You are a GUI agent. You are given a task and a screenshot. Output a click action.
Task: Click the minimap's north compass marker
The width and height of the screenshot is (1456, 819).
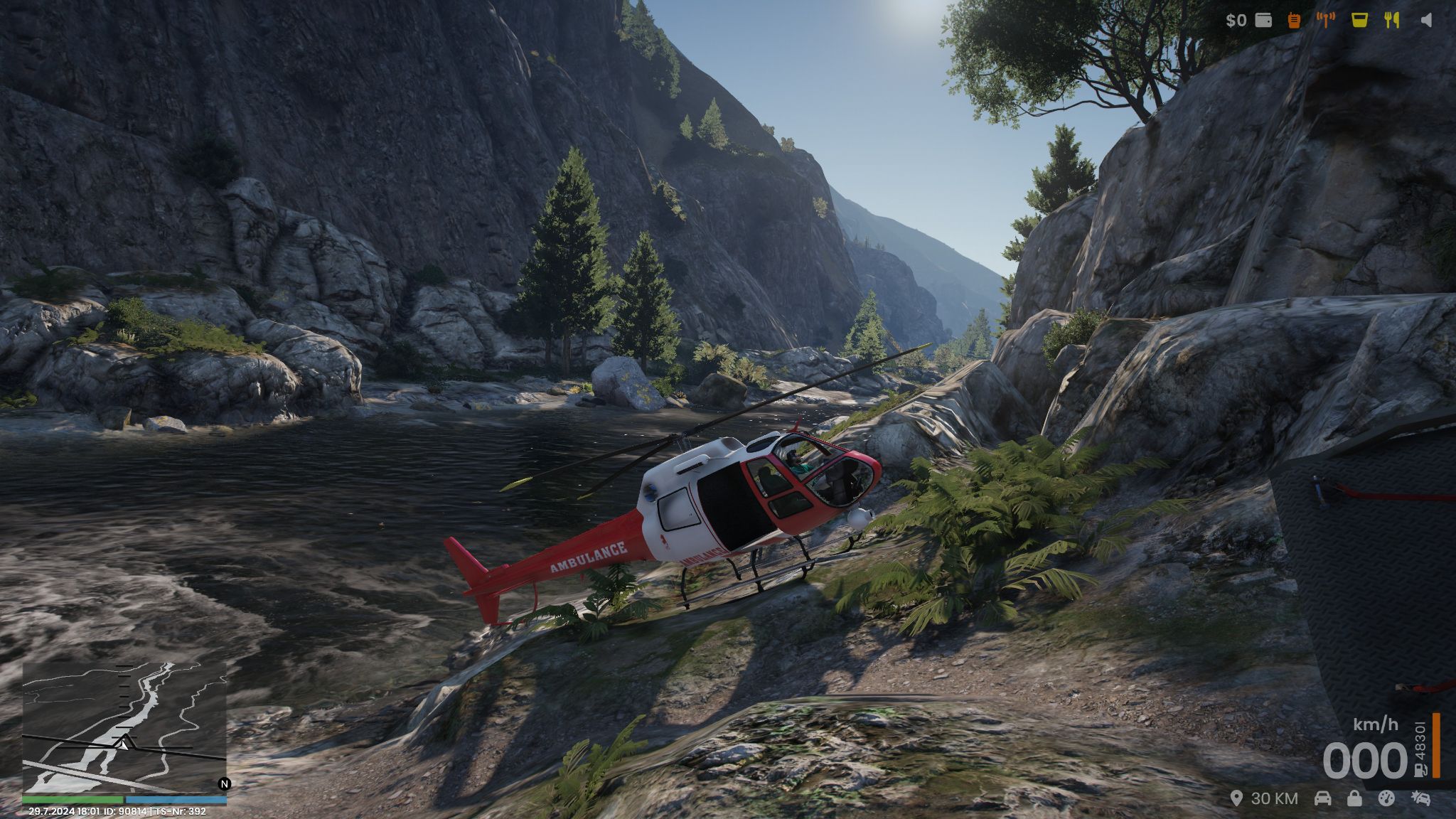coord(225,784)
